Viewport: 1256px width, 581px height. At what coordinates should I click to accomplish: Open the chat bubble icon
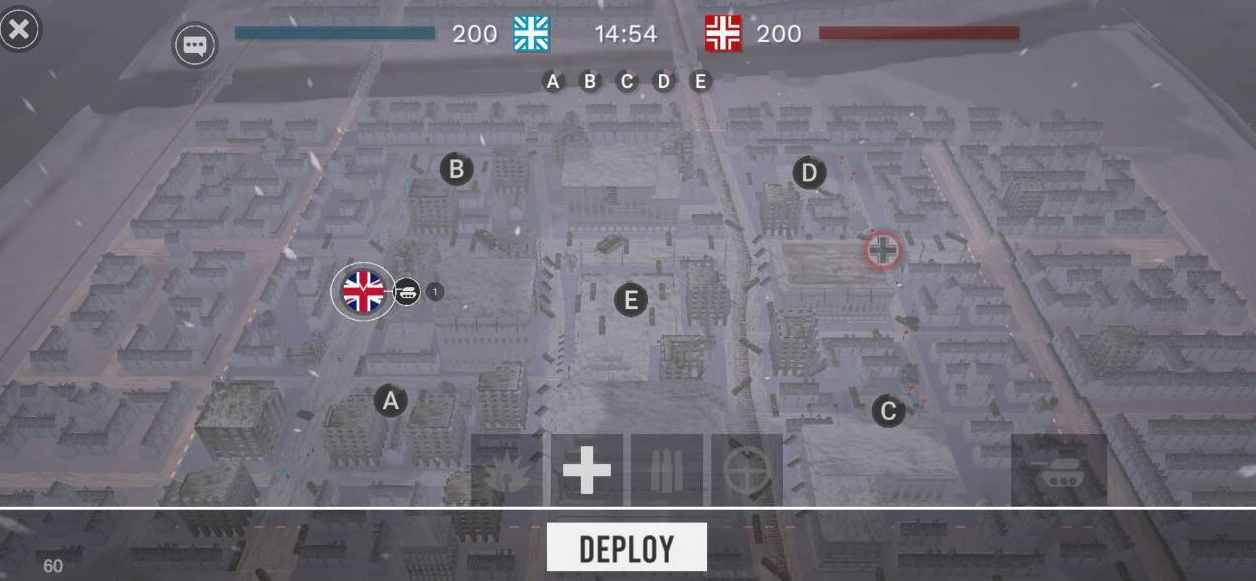194,46
